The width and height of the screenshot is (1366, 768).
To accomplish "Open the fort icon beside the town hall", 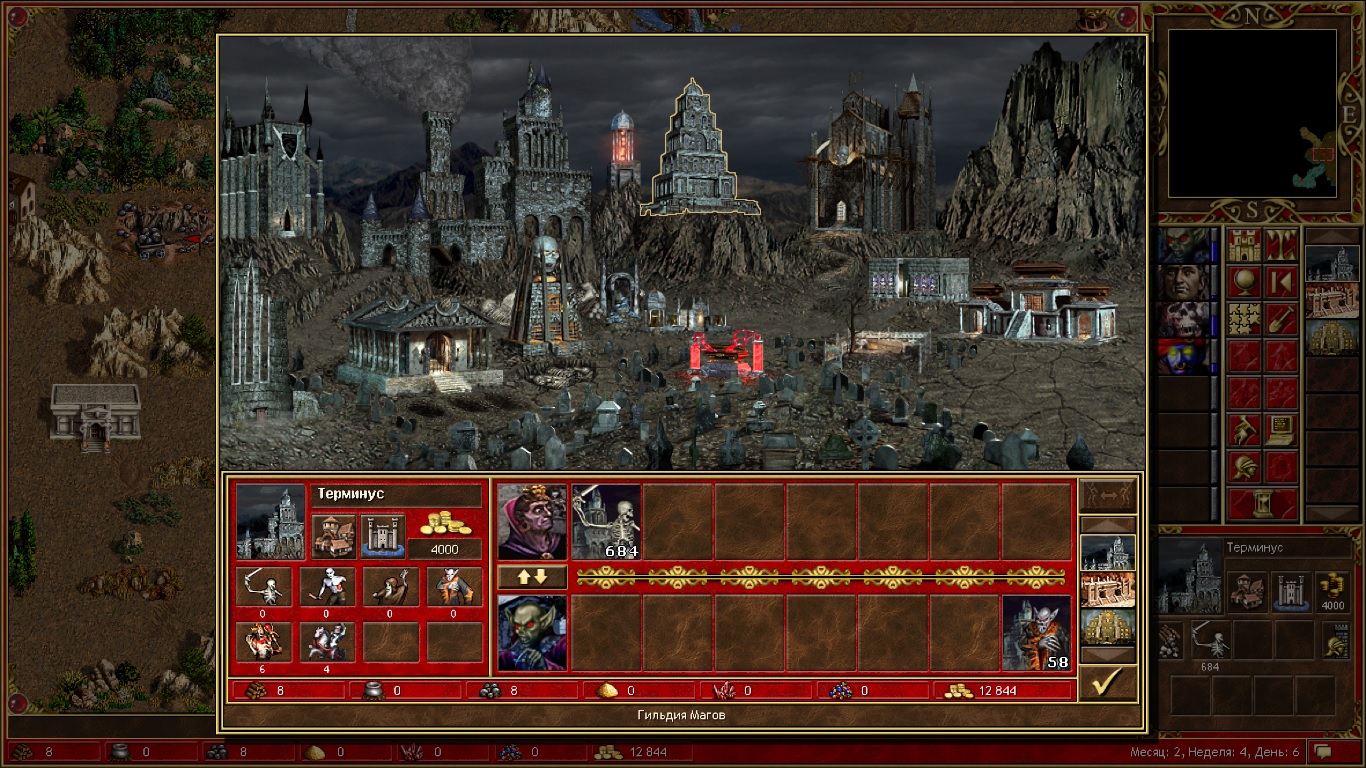I will 382,537.
